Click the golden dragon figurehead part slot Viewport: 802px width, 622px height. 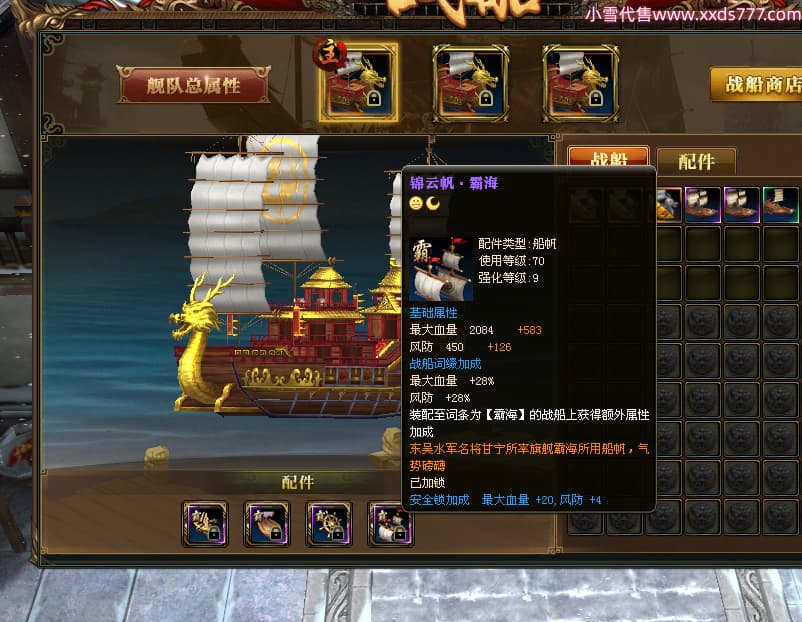205,524
